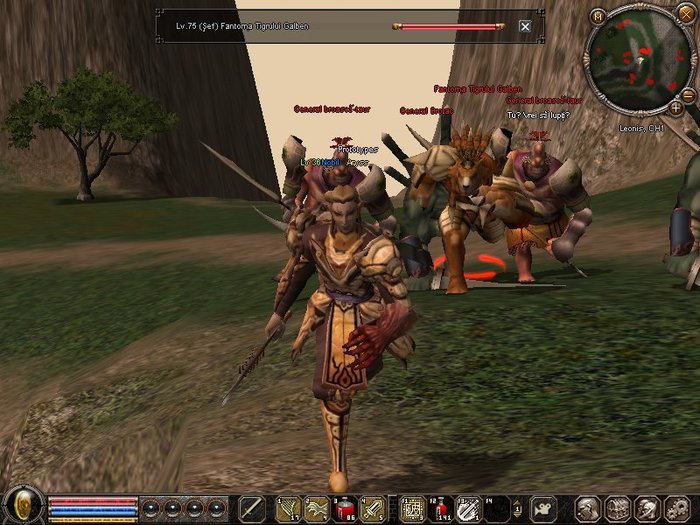The image size is (700, 525).
Task: Activate the skill in quickslot 1
Action: (288, 508)
